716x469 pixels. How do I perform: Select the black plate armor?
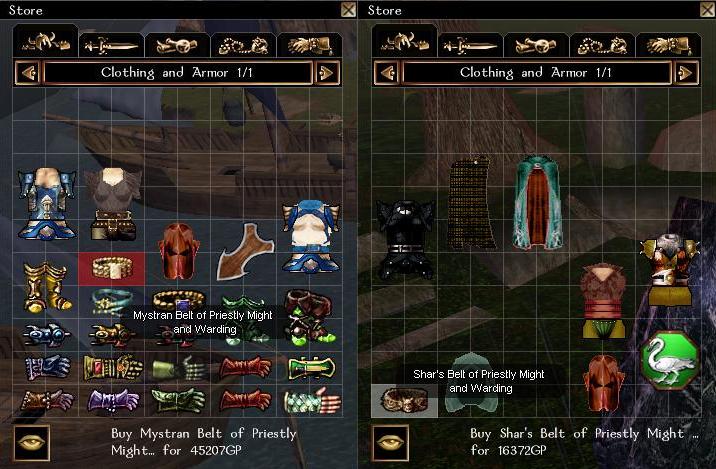click(405, 237)
